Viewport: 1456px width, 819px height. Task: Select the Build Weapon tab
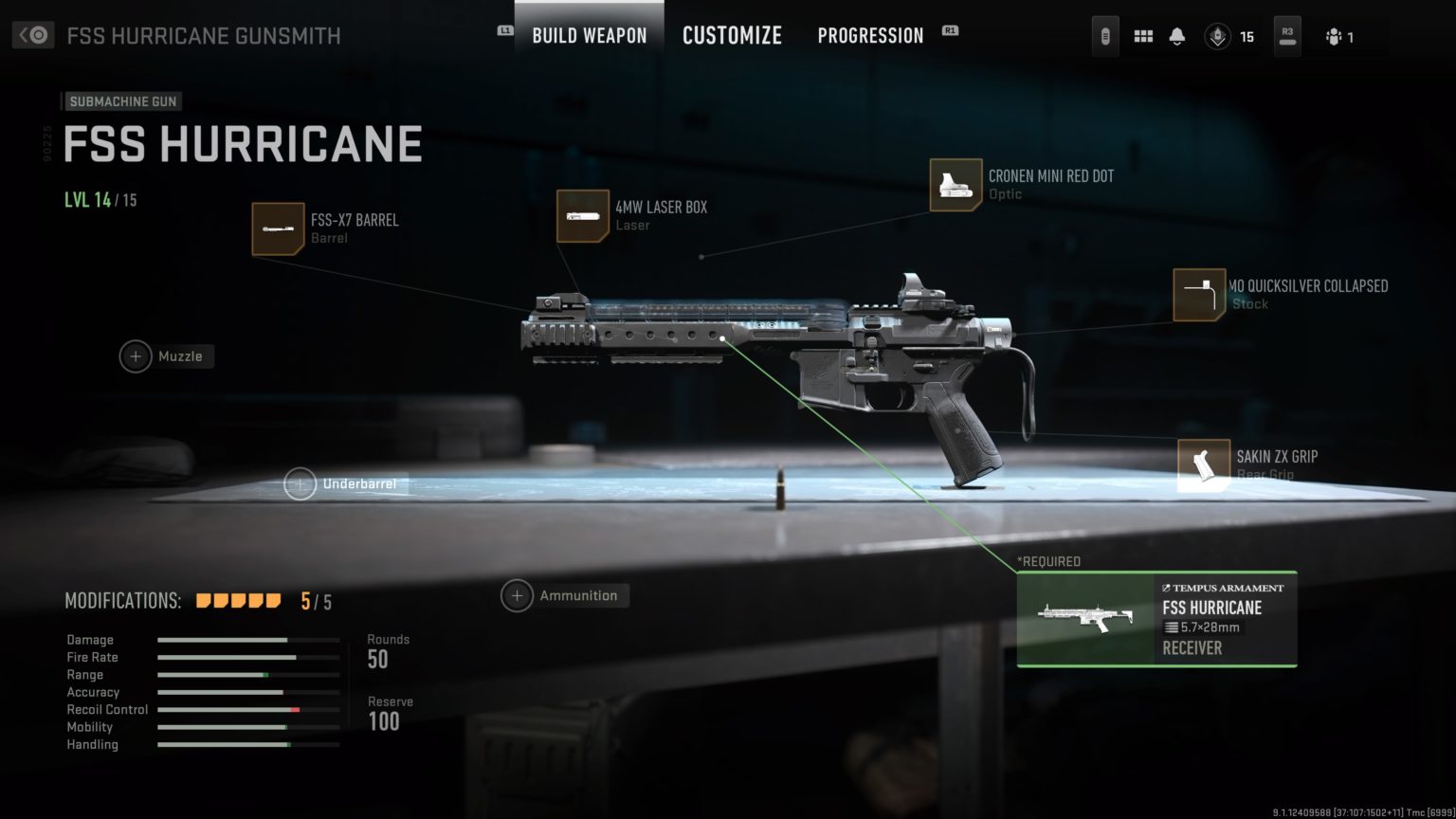(x=589, y=36)
